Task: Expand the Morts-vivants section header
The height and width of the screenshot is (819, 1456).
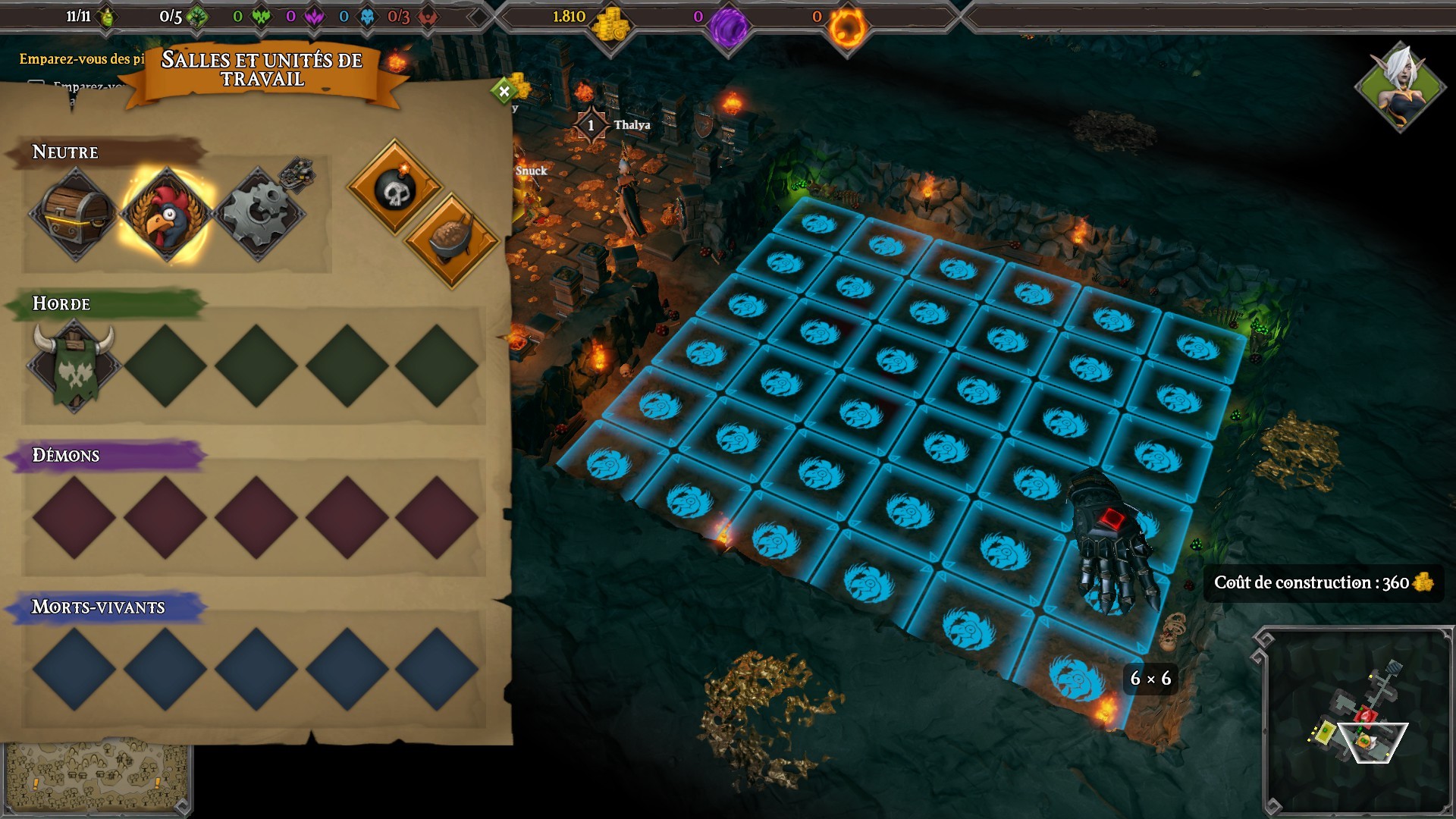Action: [97, 607]
